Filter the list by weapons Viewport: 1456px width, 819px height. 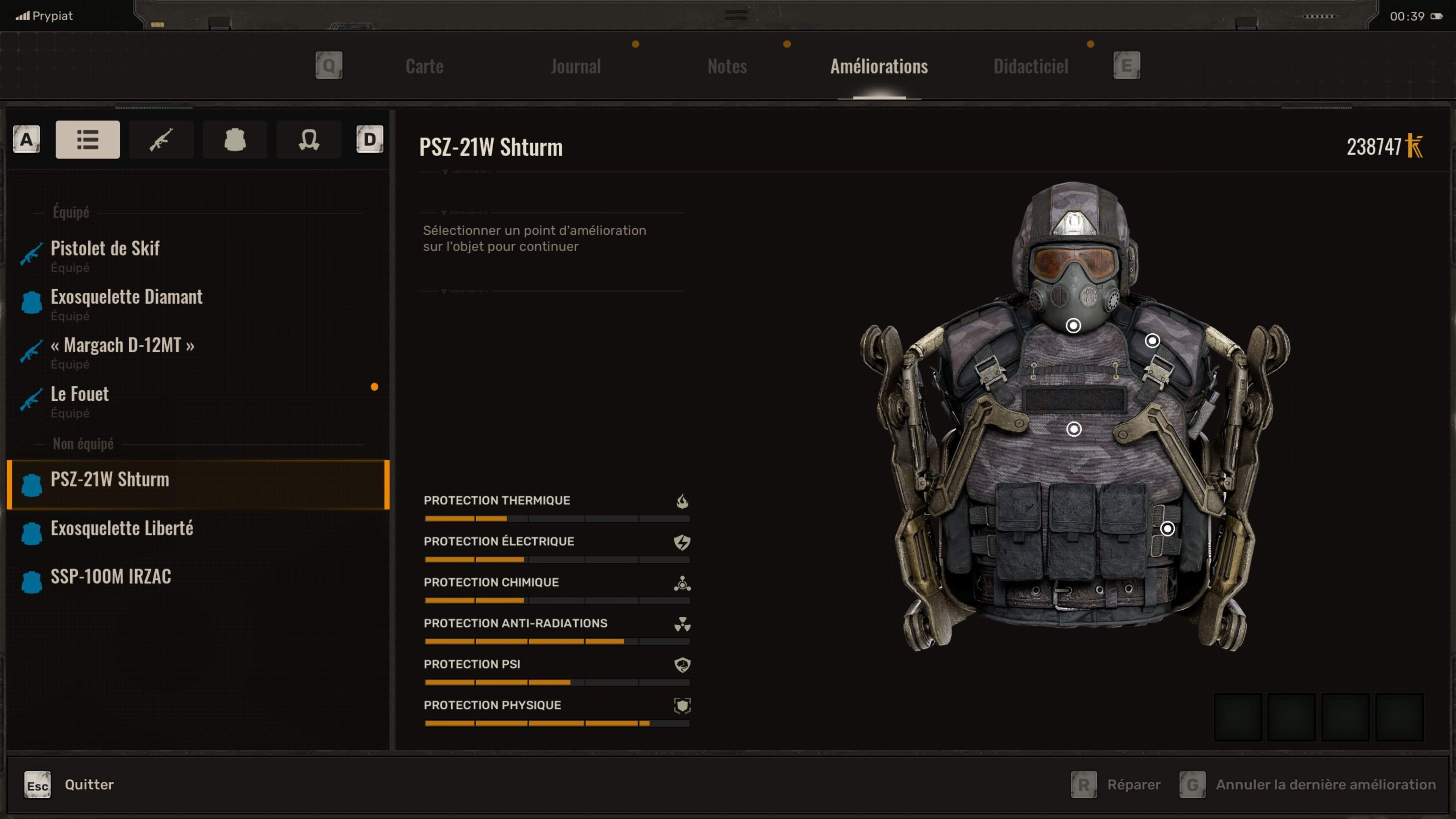tap(161, 139)
